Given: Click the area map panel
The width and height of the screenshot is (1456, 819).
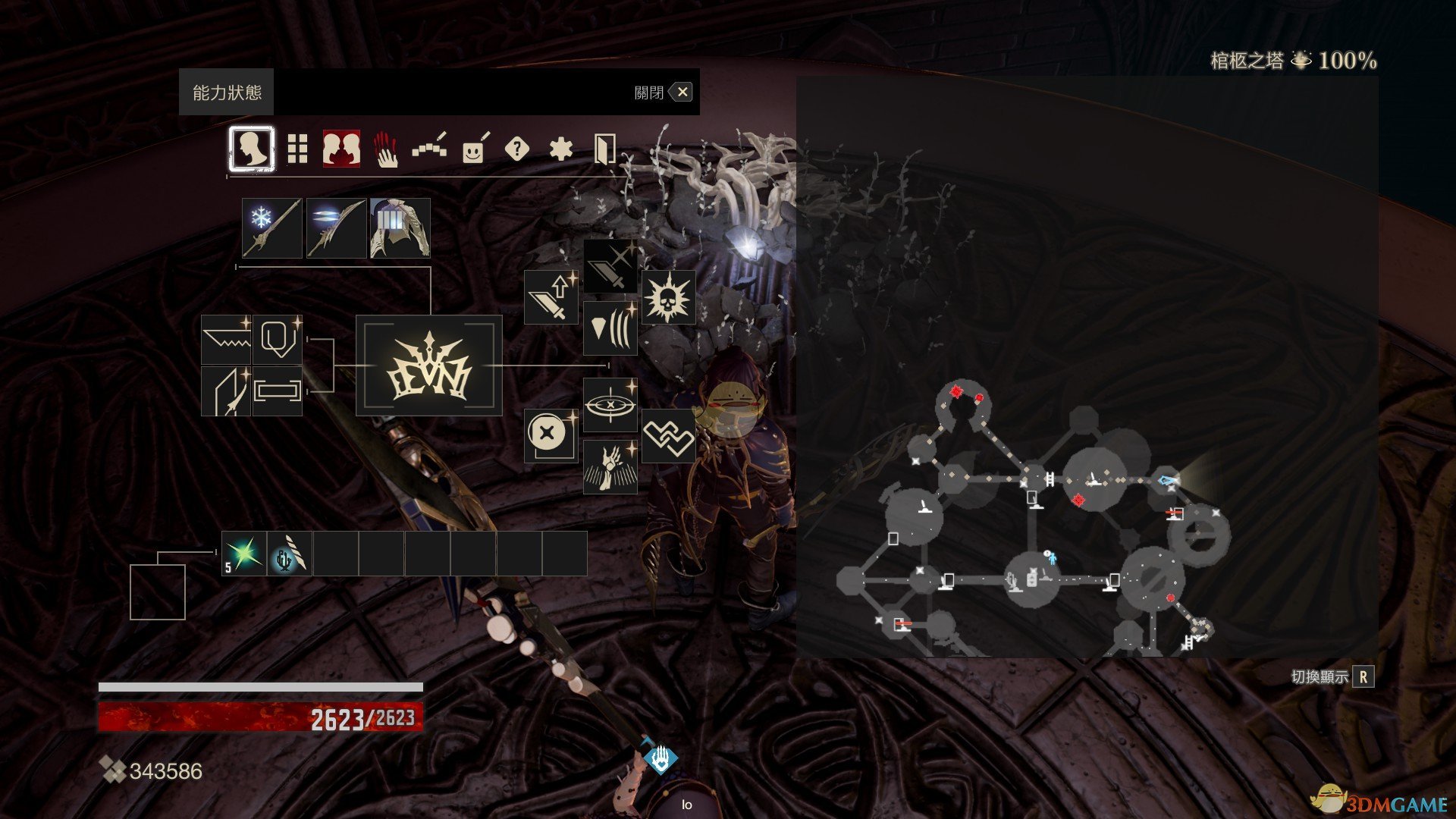Looking at the screenshot, I should tap(1087, 366).
